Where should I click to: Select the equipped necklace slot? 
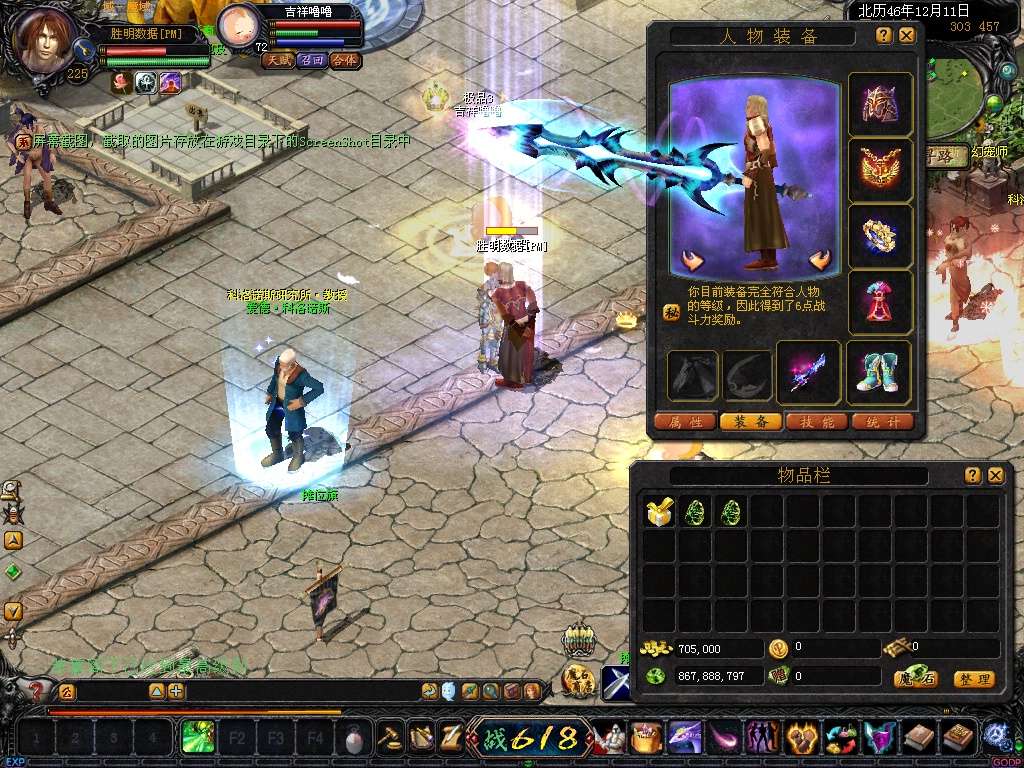click(880, 171)
